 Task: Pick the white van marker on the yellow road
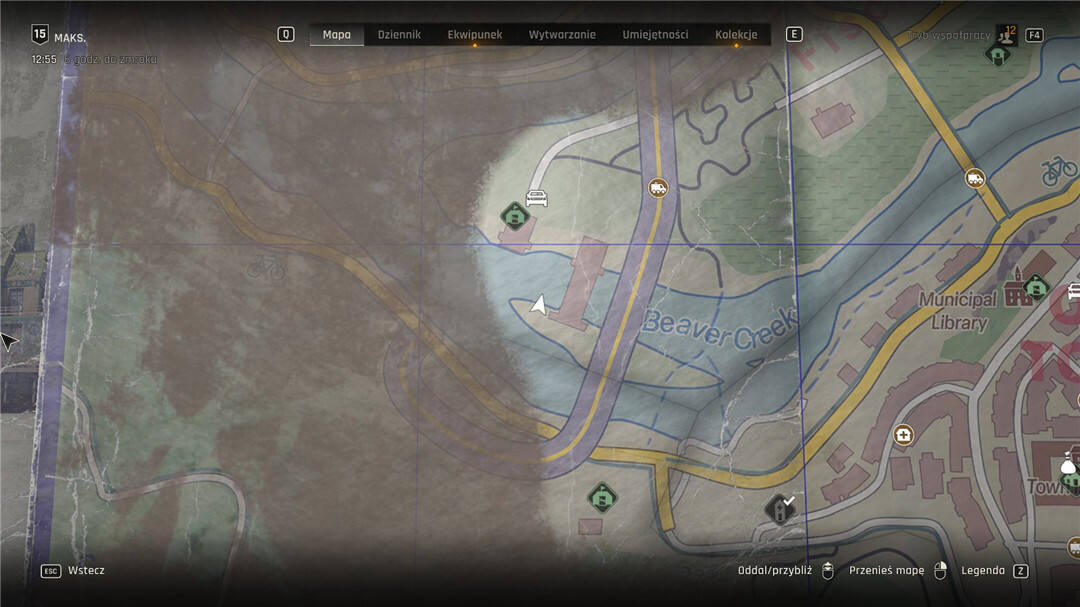975,178
